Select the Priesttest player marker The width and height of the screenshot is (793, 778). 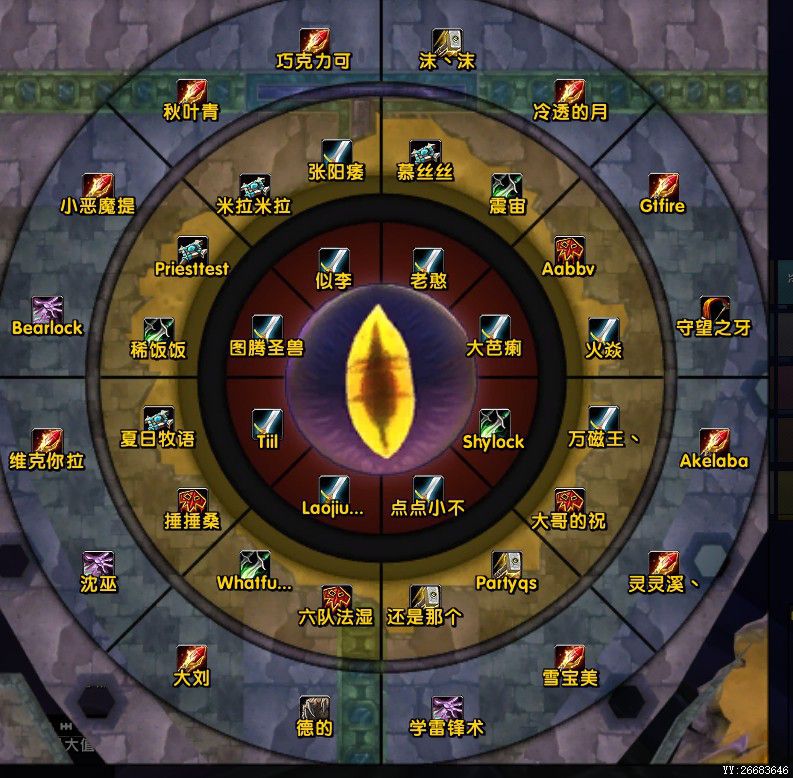click(x=192, y=251)
